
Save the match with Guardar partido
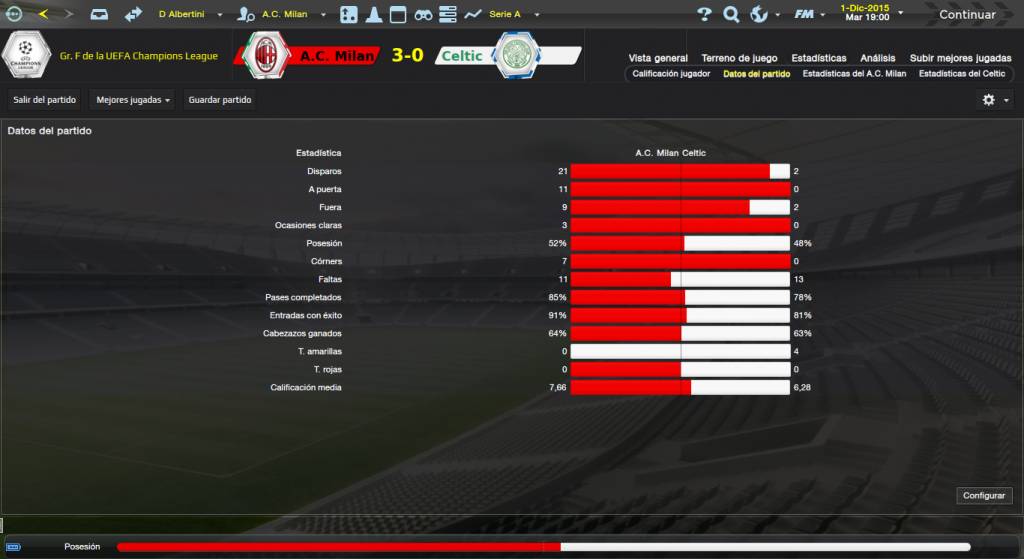219,99
